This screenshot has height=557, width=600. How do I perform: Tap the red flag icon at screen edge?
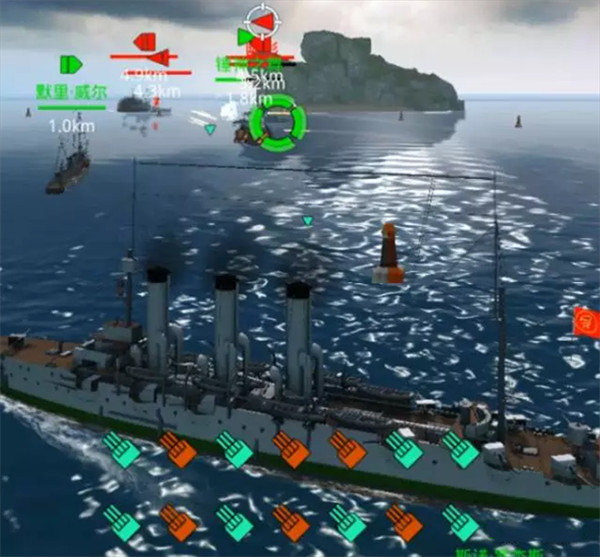[585, 321]
